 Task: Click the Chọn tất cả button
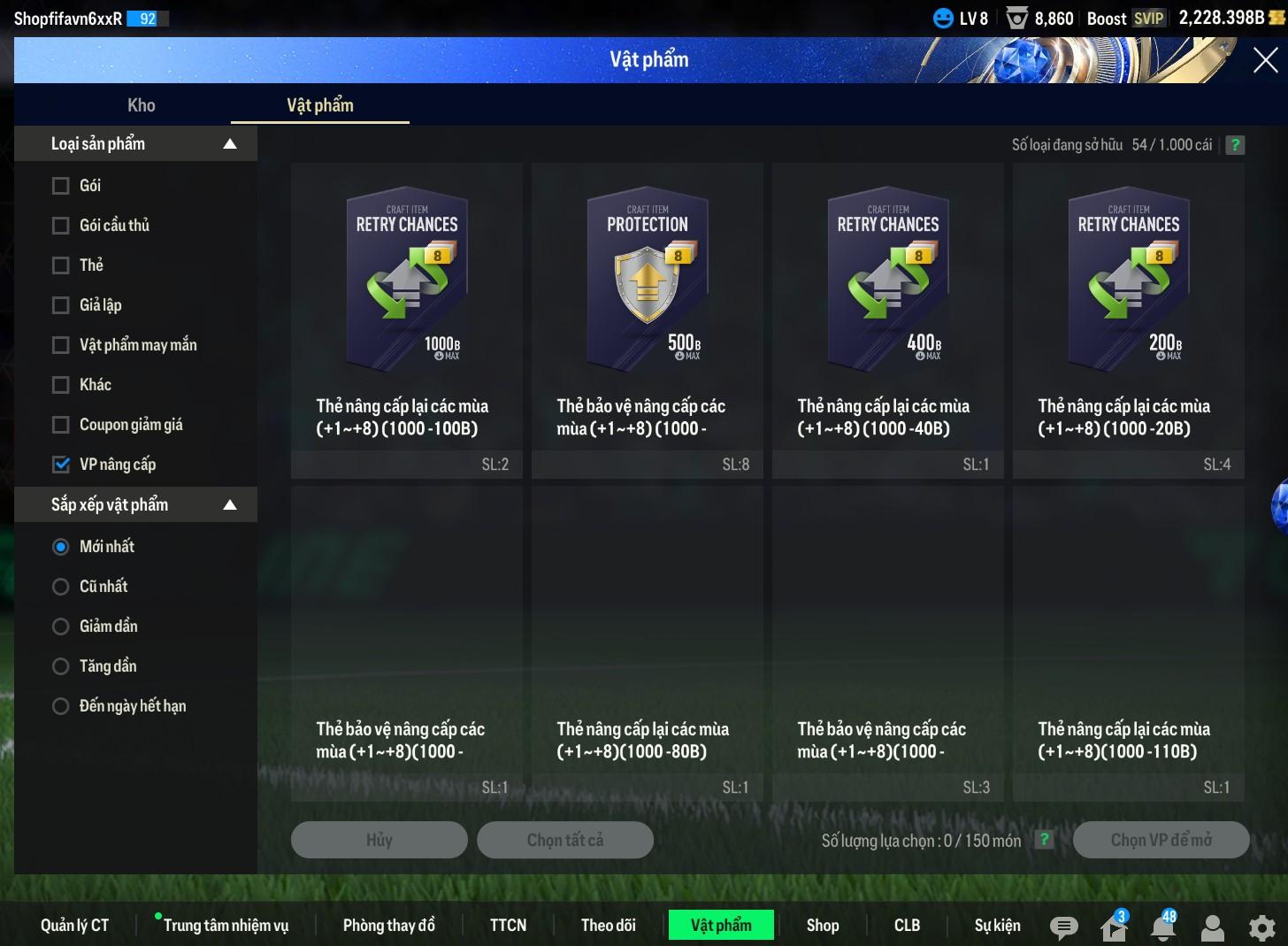565,840
